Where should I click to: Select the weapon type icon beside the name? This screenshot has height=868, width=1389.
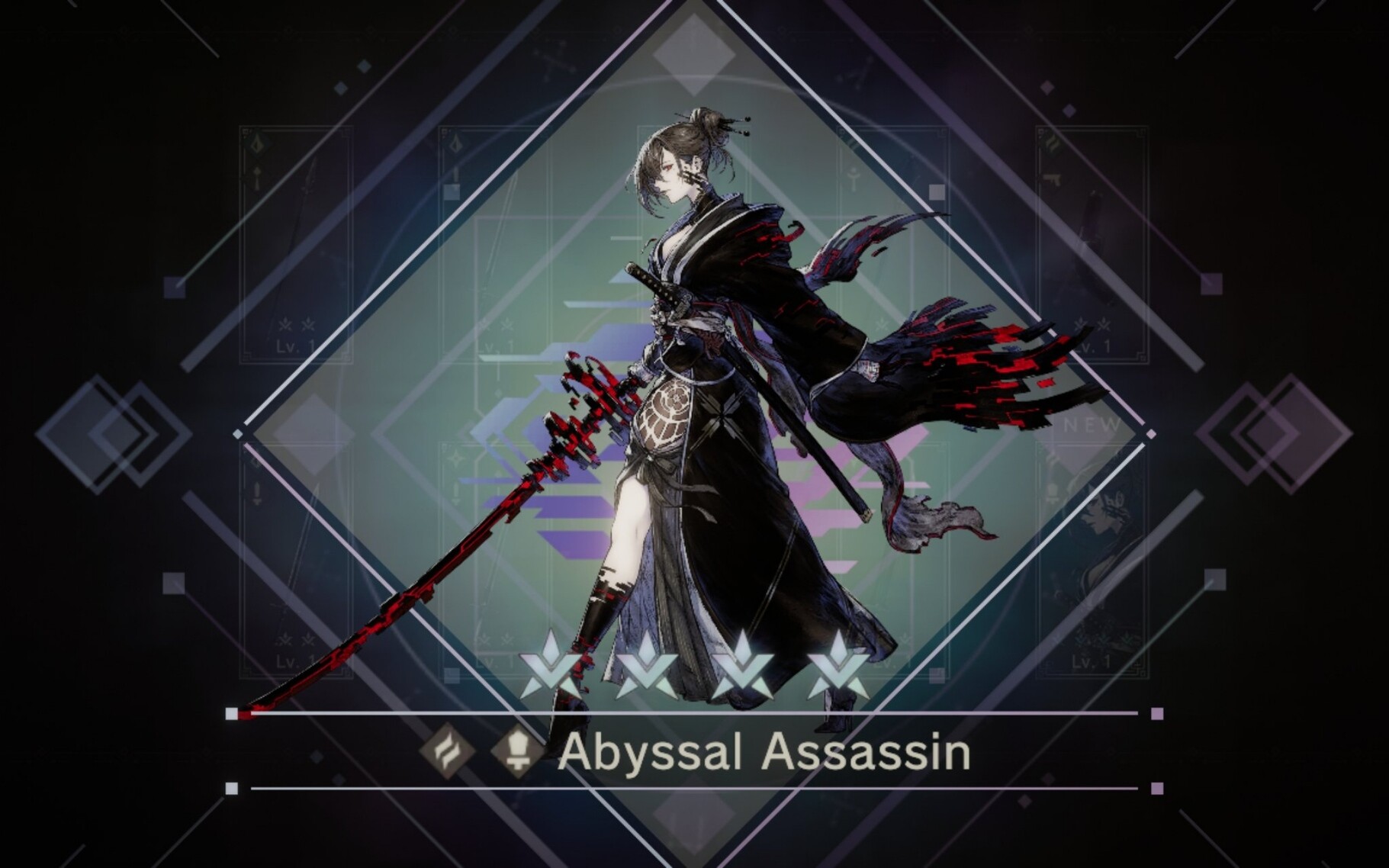click(x=516, y=752)
